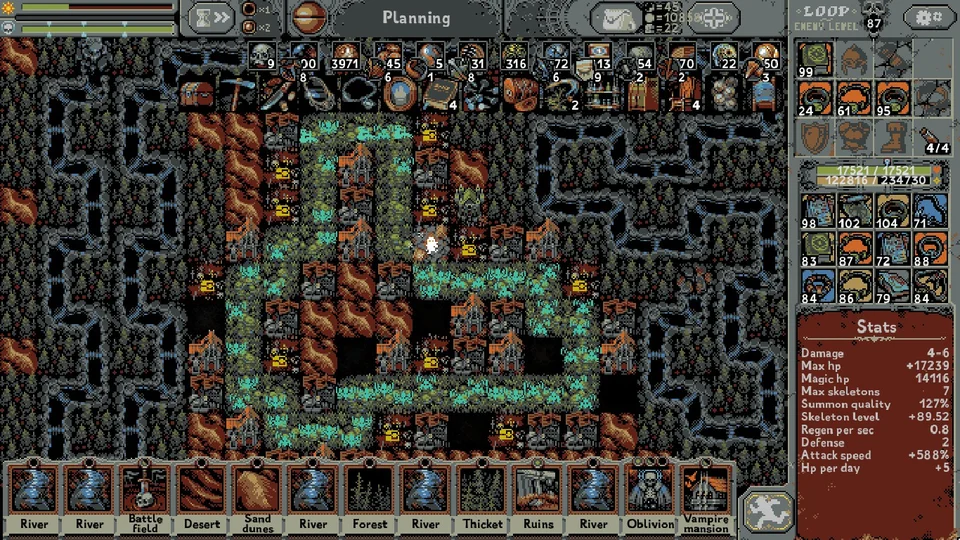Click the retreat running figure button
The image size is (960, 540).
[x=768, y=509]
